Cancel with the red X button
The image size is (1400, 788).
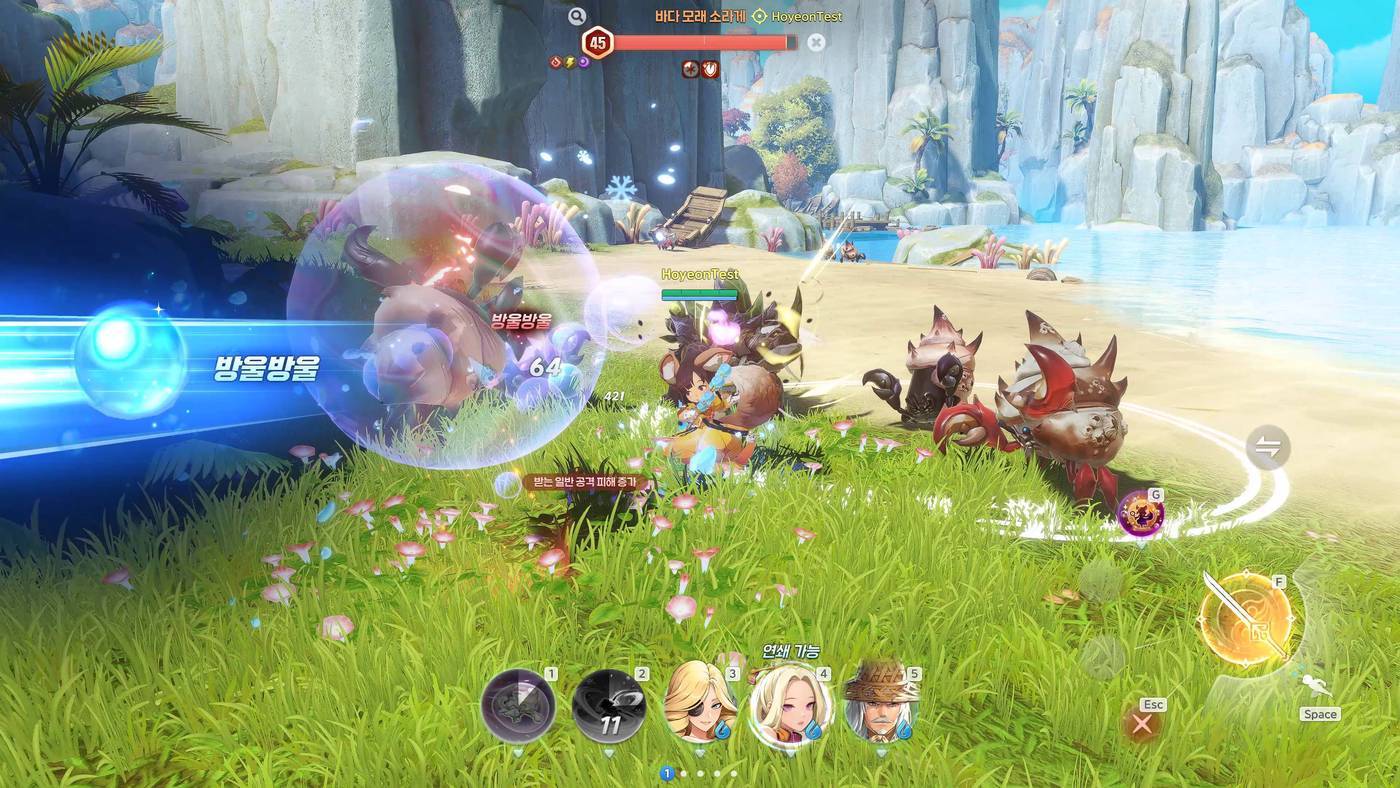(x=1142, y=724)
